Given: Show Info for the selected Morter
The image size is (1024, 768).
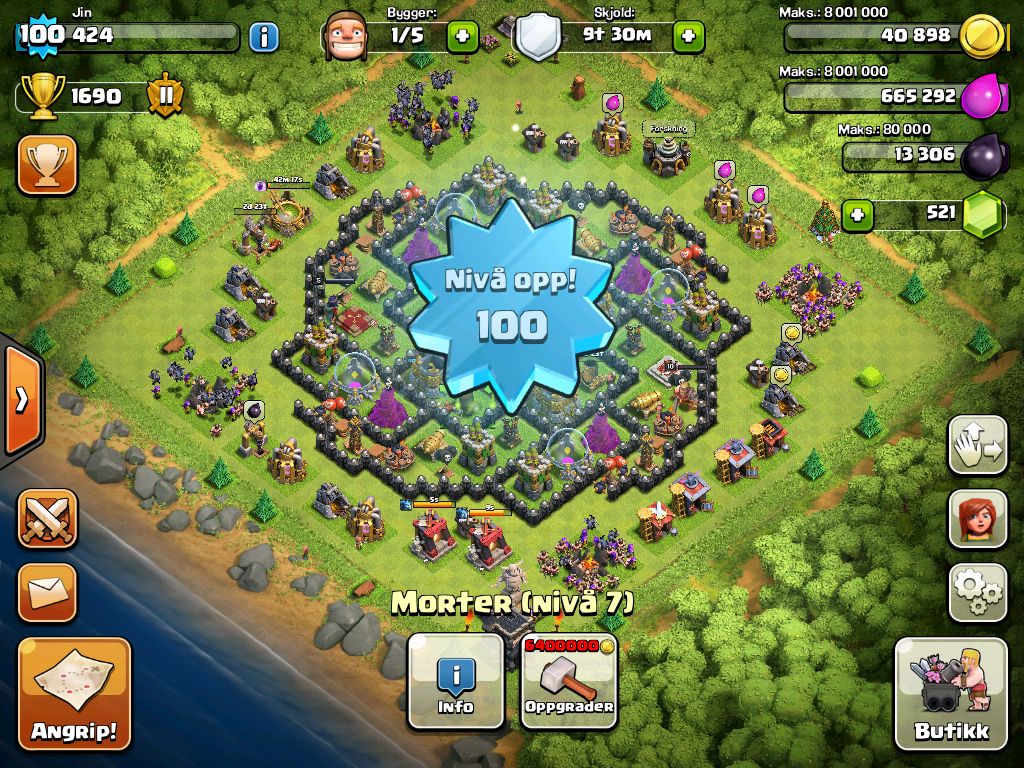Looking at the screenshot, I should point(456,680).
